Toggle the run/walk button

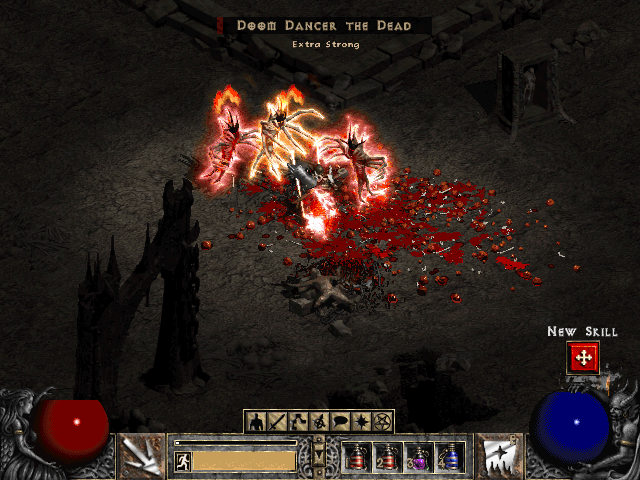[x=183, y=461]
